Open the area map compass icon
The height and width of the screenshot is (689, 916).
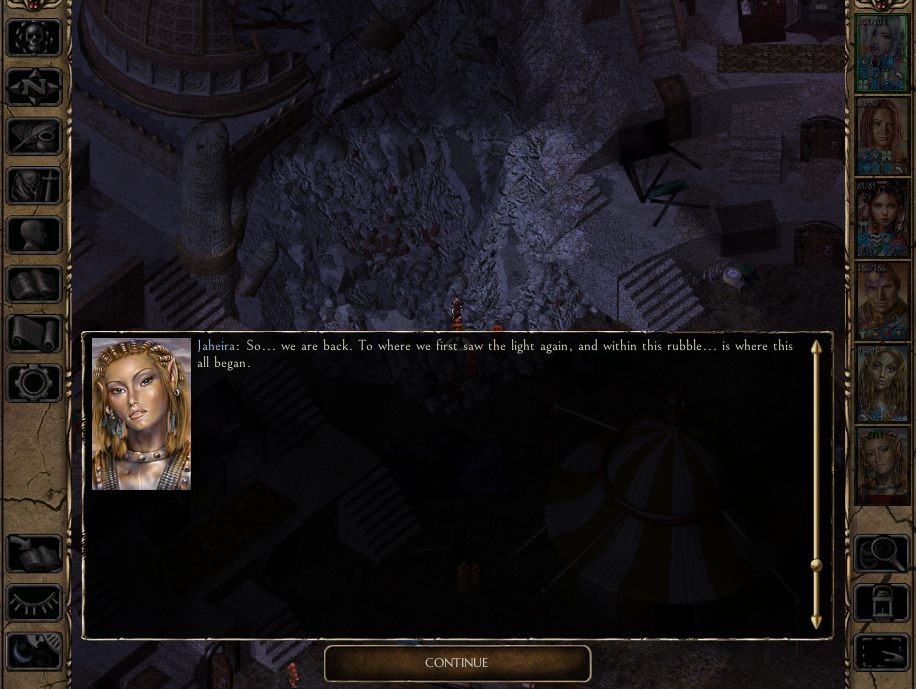coord(35,87)
